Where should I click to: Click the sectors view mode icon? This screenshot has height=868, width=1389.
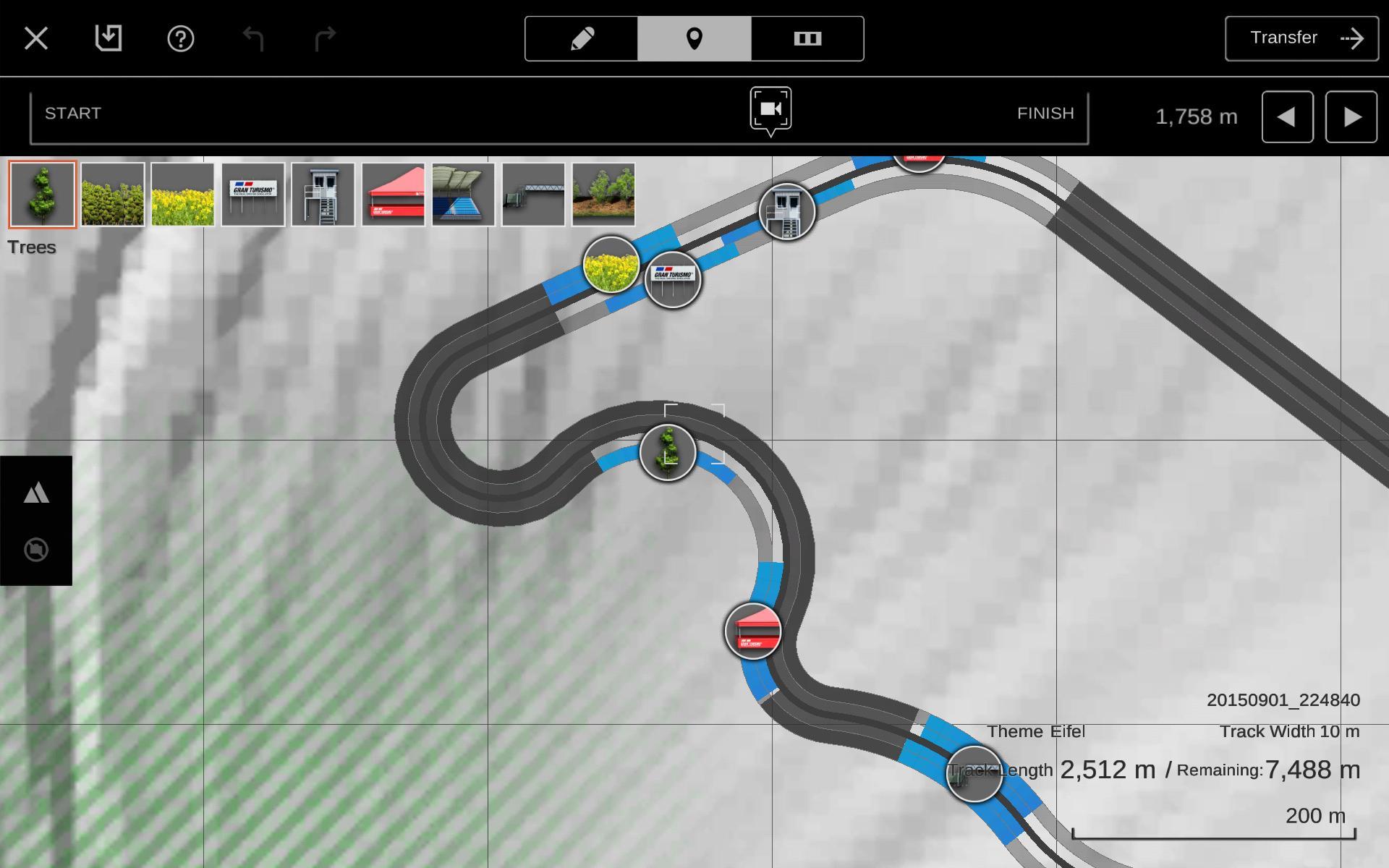[x=808, y=40]
